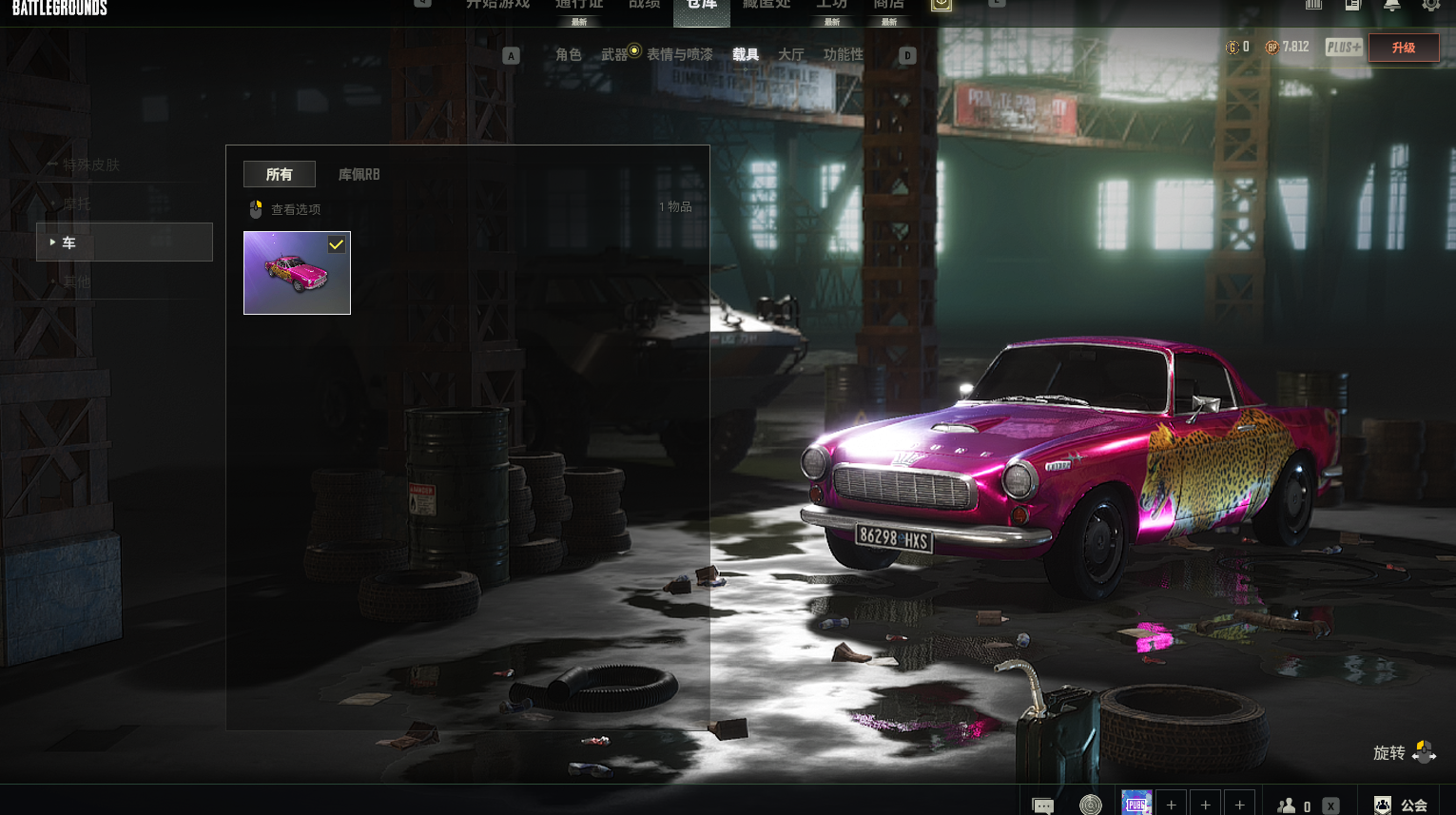This screenshot has height=815, width=1456.
Task: Open the 武器 (Weapons) sub-tab
Action: 614,54
